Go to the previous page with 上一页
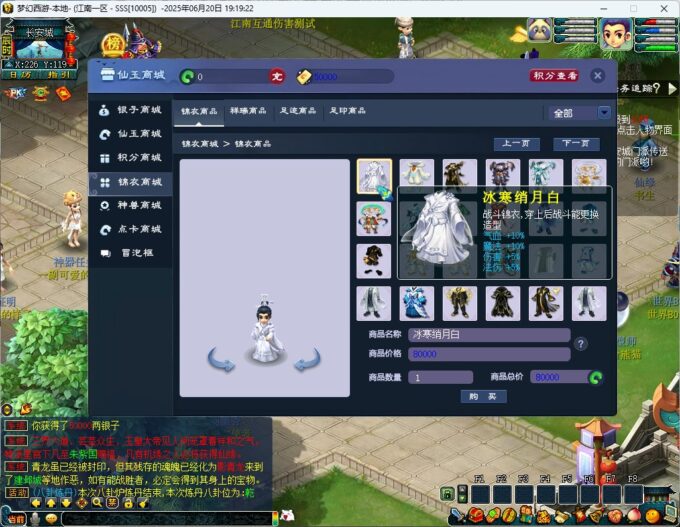This screenshot has width=680, height=527. pos(516,143)
